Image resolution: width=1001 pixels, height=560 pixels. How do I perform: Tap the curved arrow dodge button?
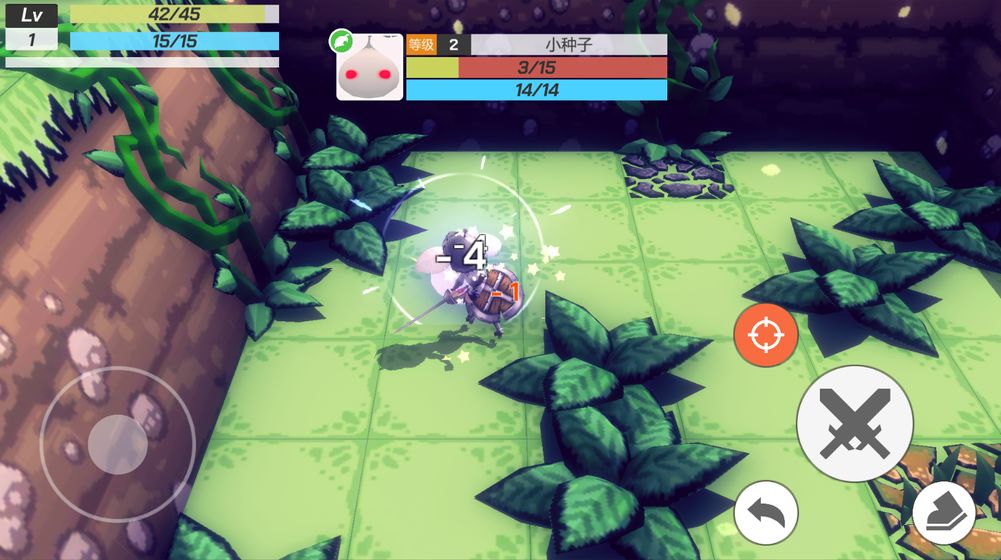pyautogui.click(x=766, y=513)
